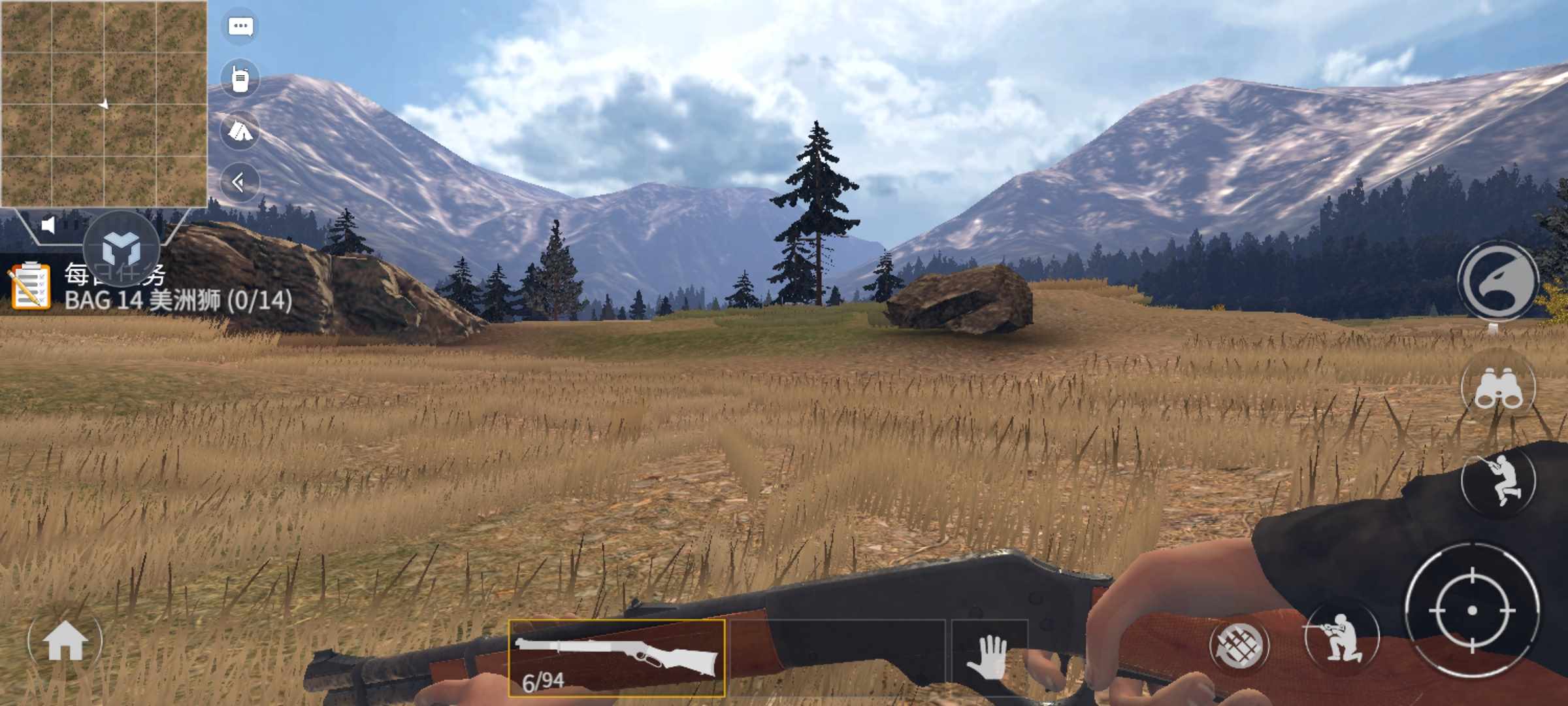The width and height of the screenshot is (1568, 706).
Task: Open the tent camp icon
Action: pyautogui.click(x=240, y=131)
